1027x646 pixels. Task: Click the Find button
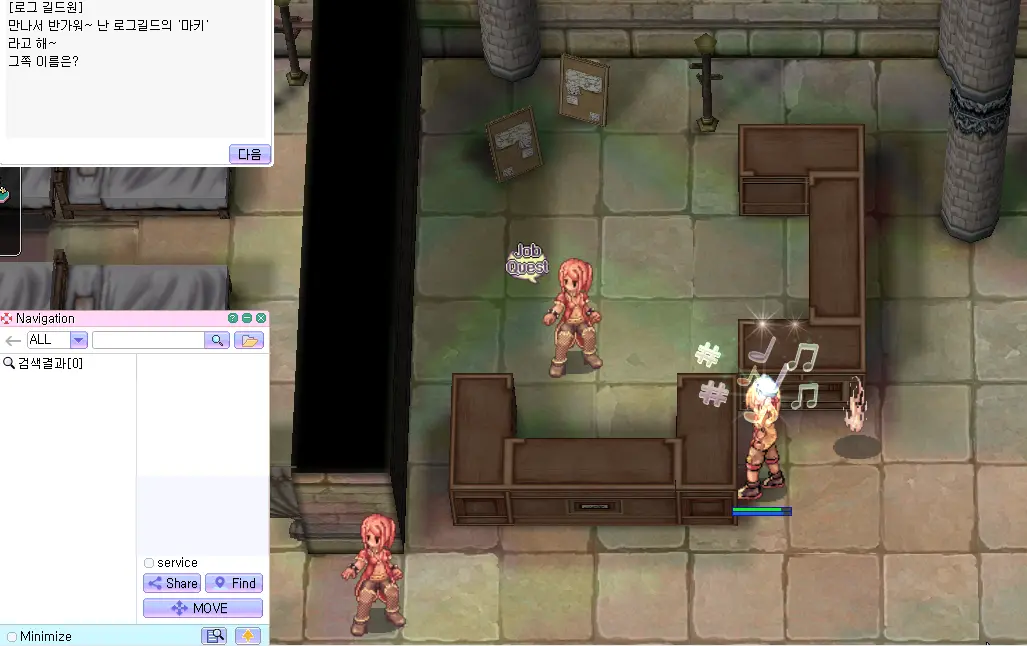tap(234, 583)
